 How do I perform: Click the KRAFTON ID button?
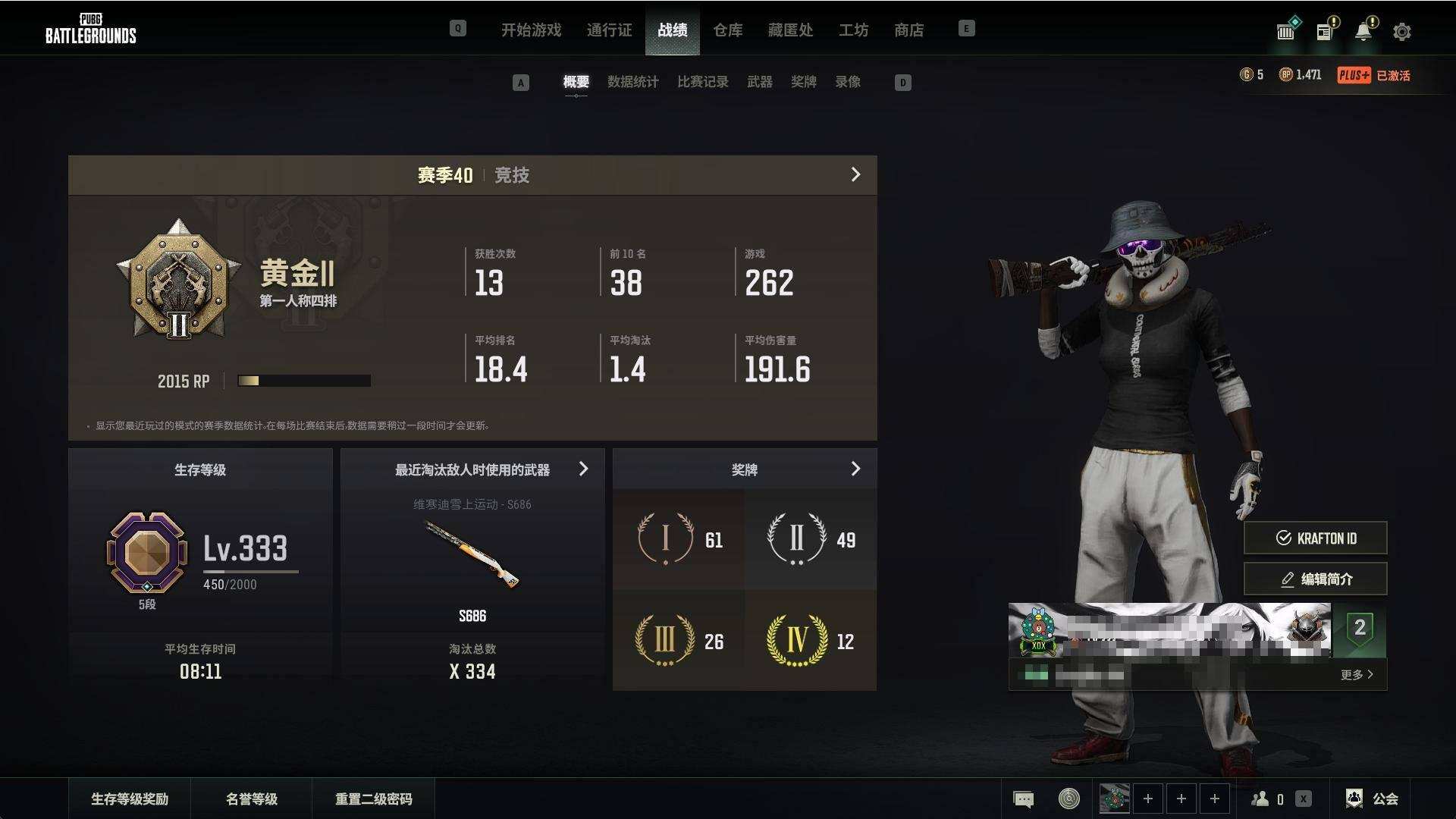(x=1315, y=538)
